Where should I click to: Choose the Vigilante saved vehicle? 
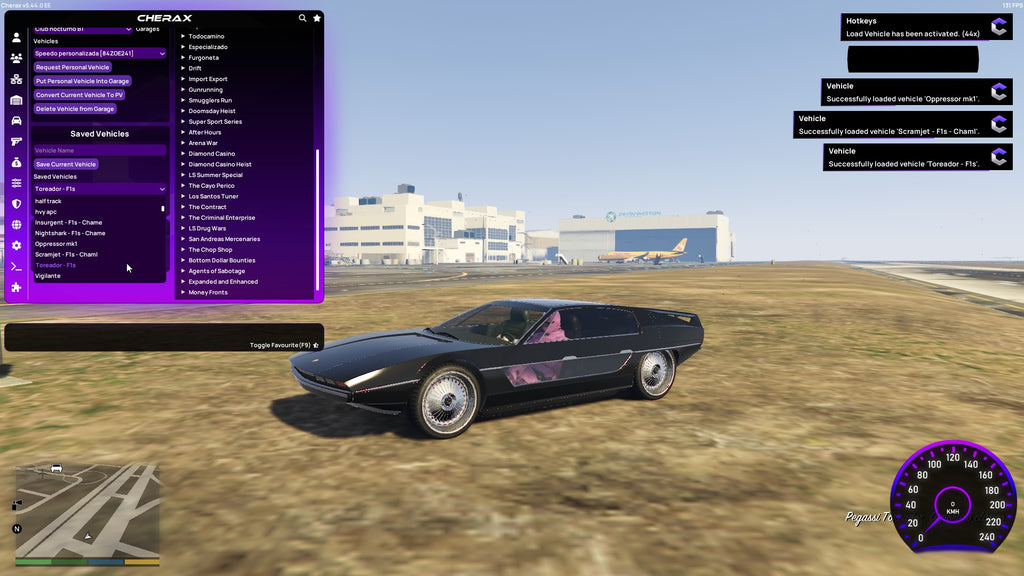coord(48,276)
